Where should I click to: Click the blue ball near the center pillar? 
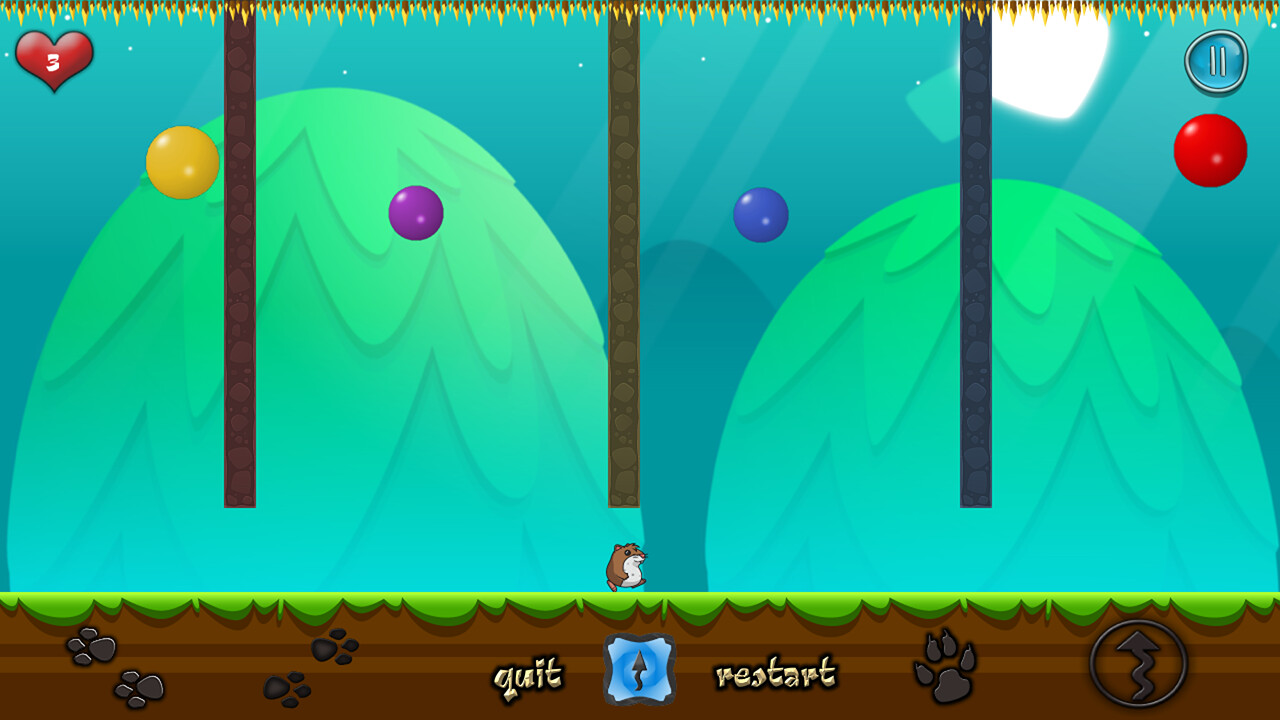coord(761,215)
